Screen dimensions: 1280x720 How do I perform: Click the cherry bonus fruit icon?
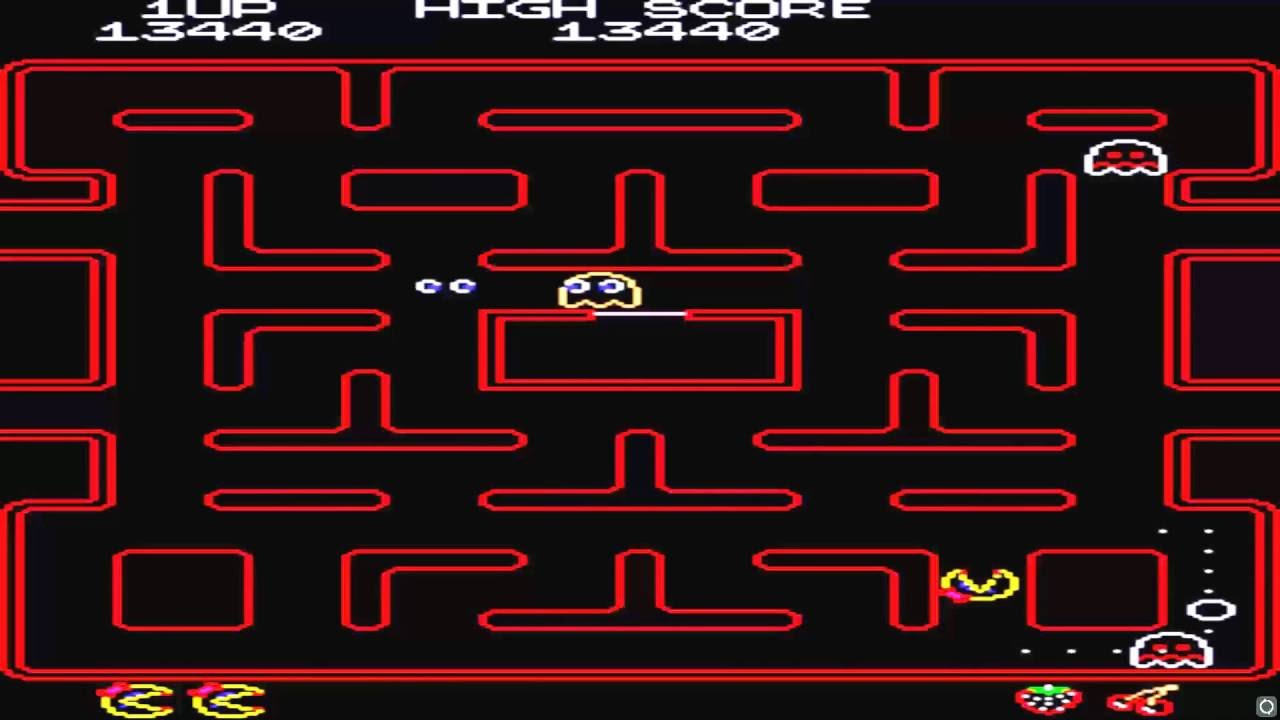tap(1140, 697)
